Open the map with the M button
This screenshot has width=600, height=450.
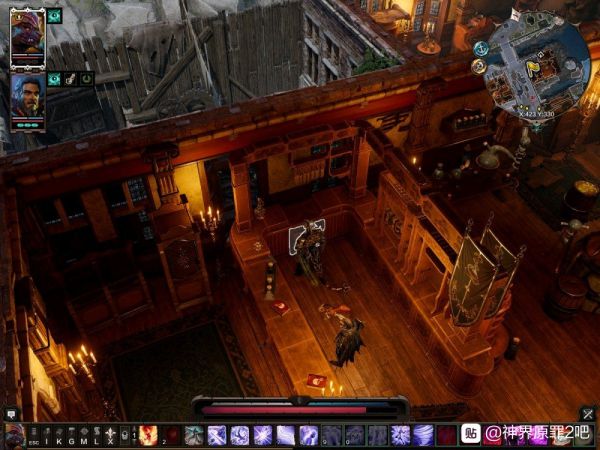pyautogui.click(x=84, y=435)
